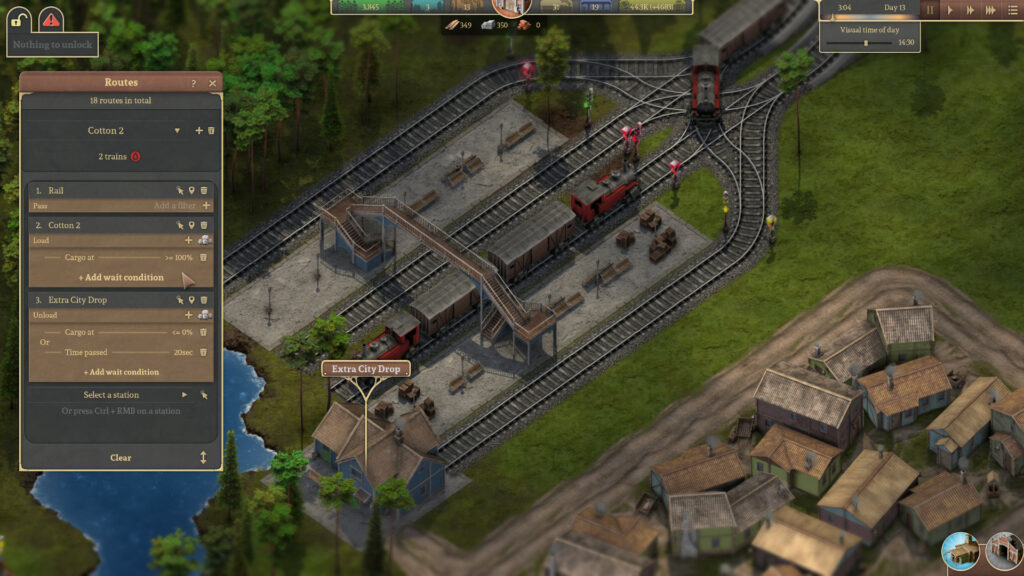Toggle the route panel resize arrows

203,457
